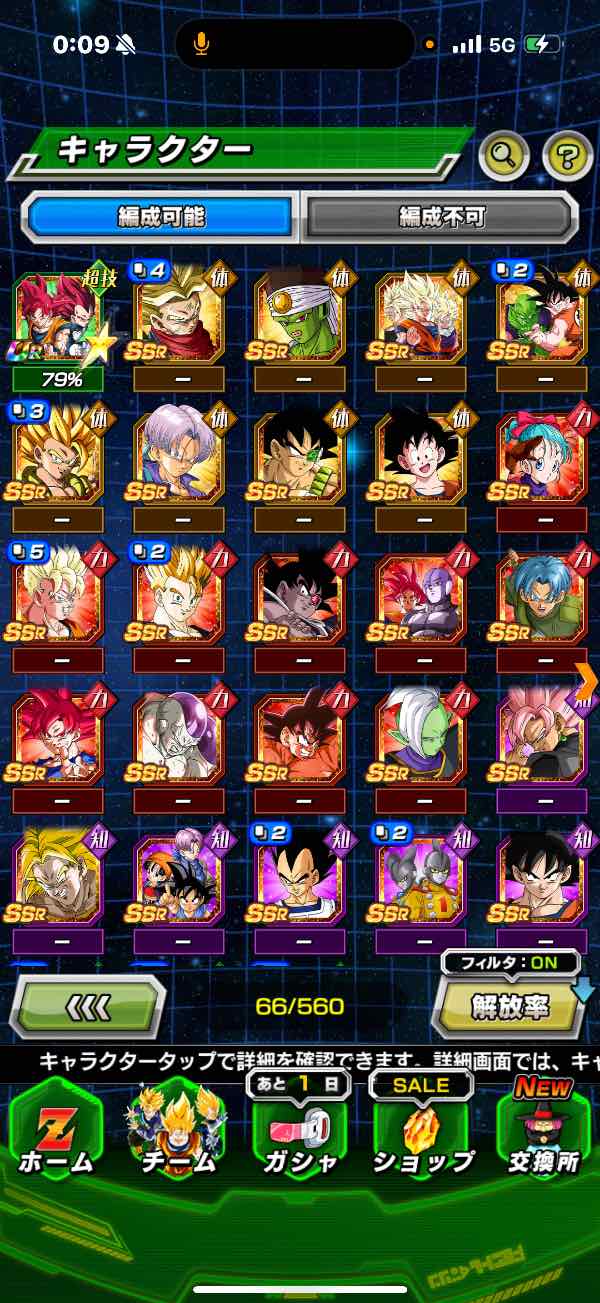Image resolution: width=600 pixels, height=1303 pixels.
Task: Tap the 解放率 sort button
Action: coord(508,1008)
